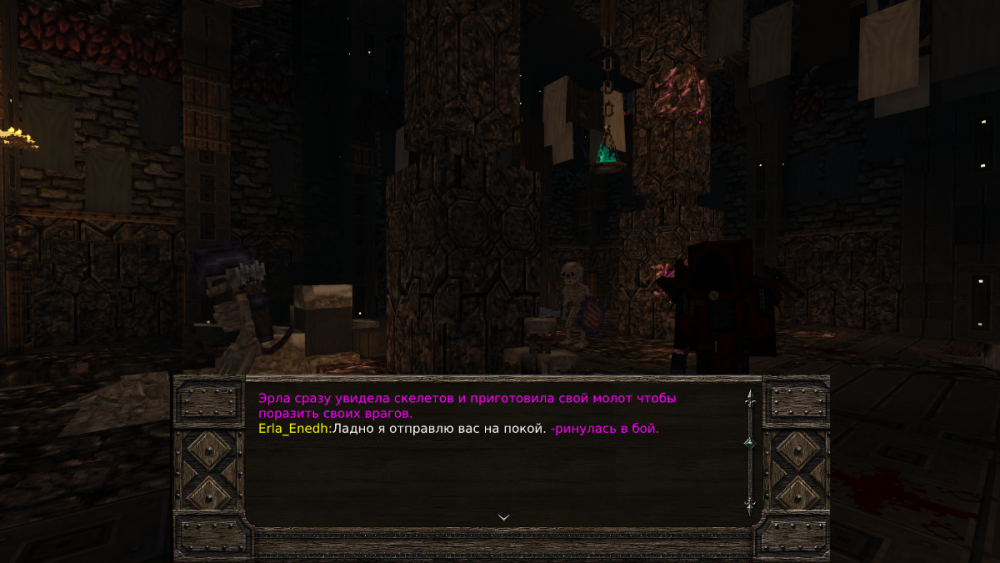Click the chat scrollbar's top arrow
This screenshot has height=563, width=1000.
(748, 397)
